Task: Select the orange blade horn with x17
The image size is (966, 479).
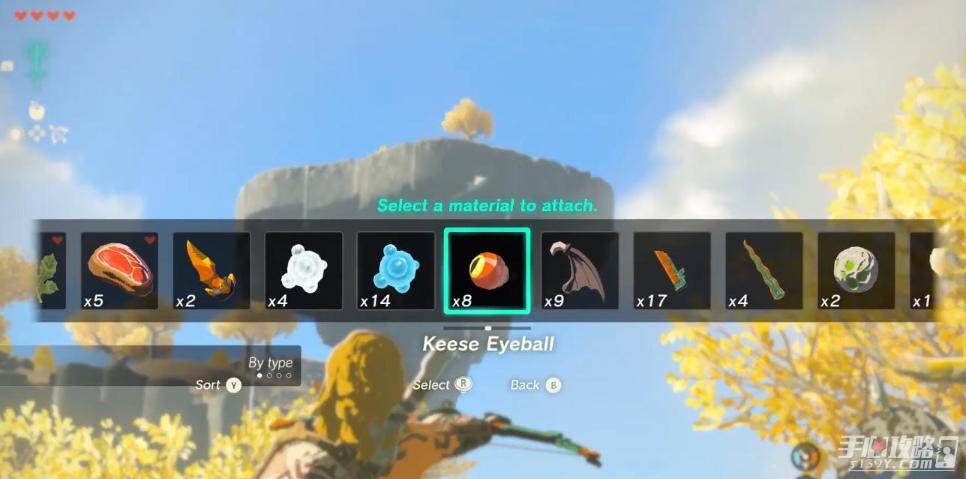Action: click(672, 270)
